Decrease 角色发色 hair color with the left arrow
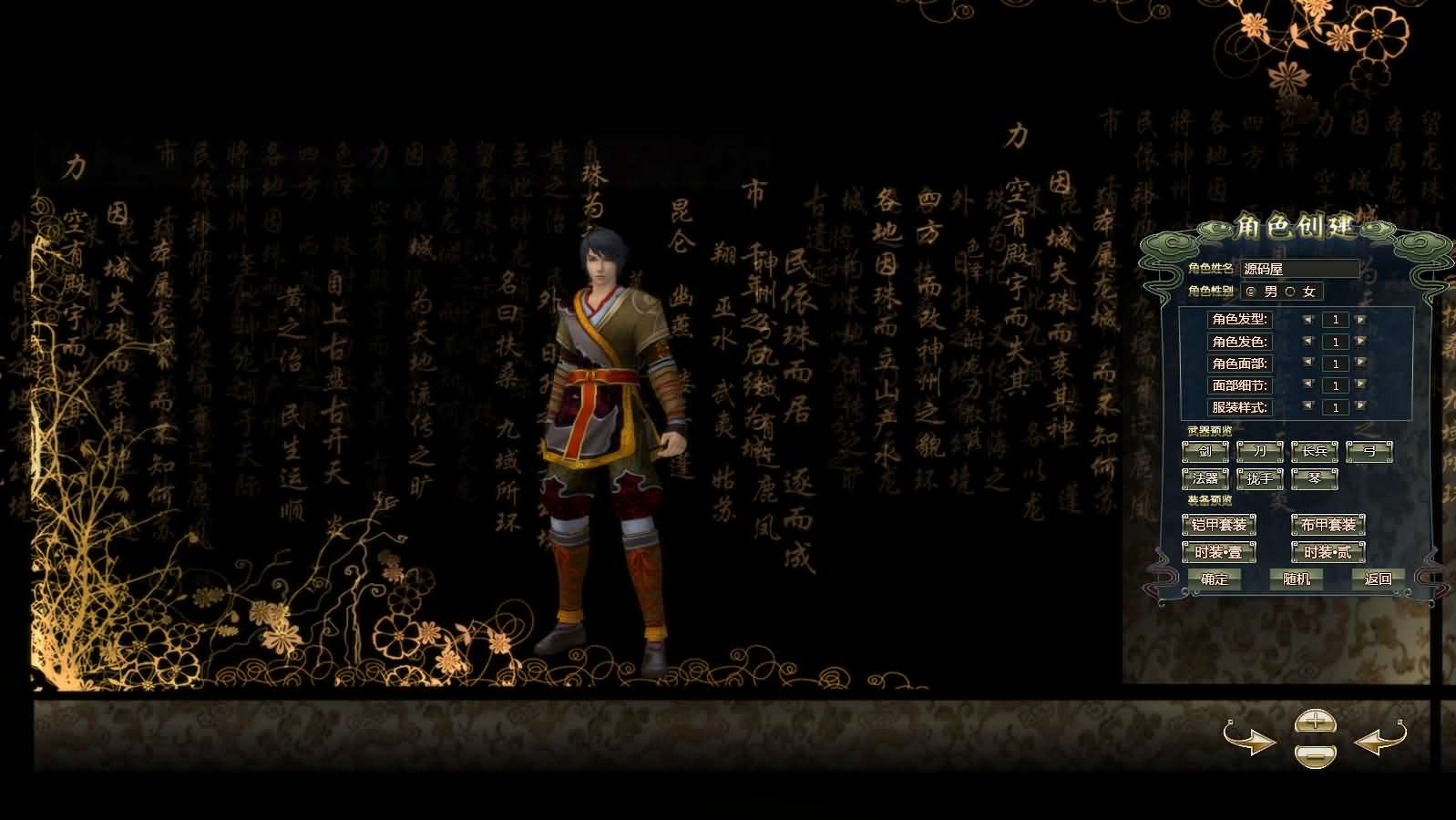 [x=1309, y=342]
